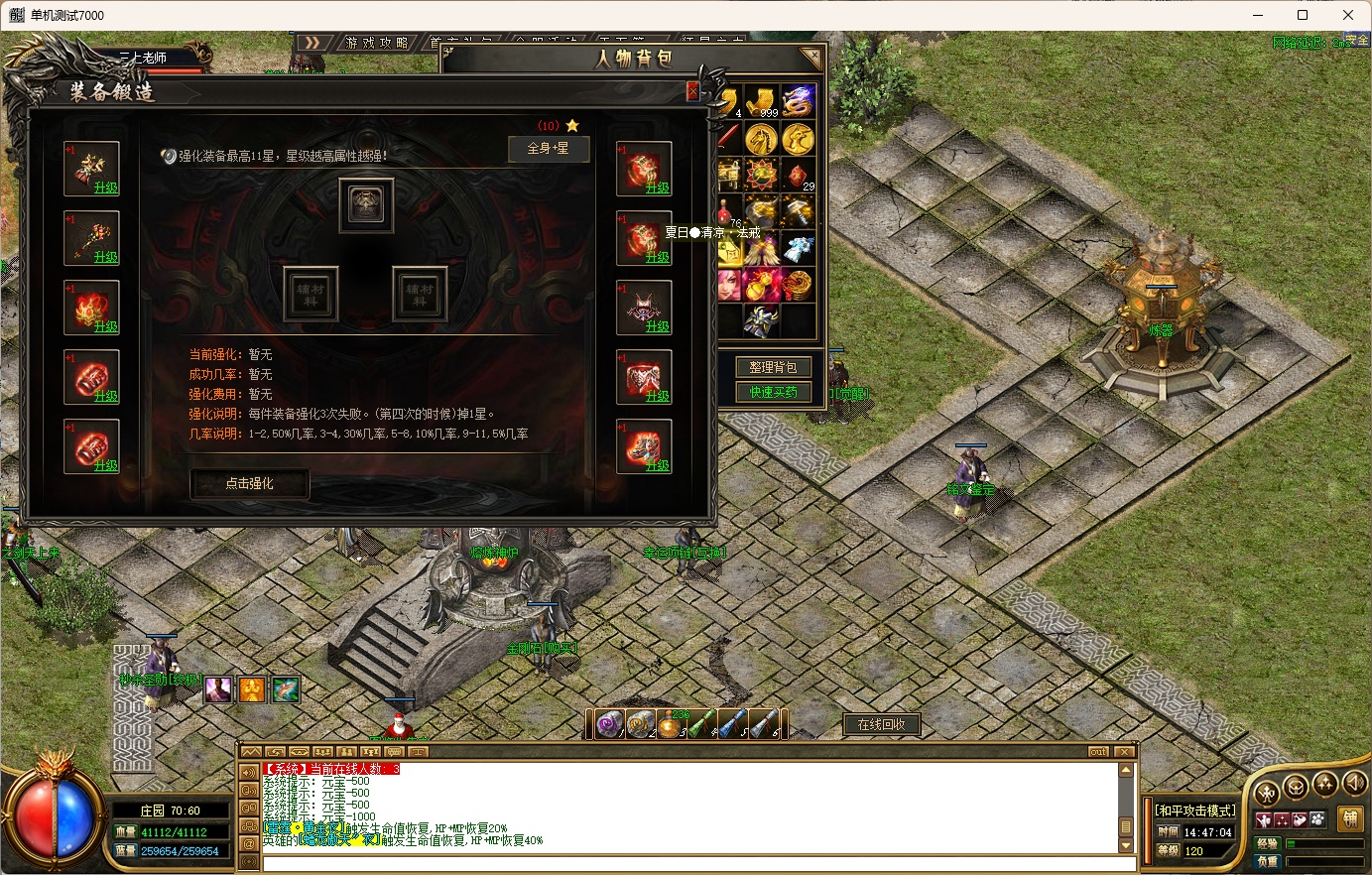The width and height of the screenshot is (1372, 875).
Task: Close the 装备锻造 forging window
Action: 692,92
